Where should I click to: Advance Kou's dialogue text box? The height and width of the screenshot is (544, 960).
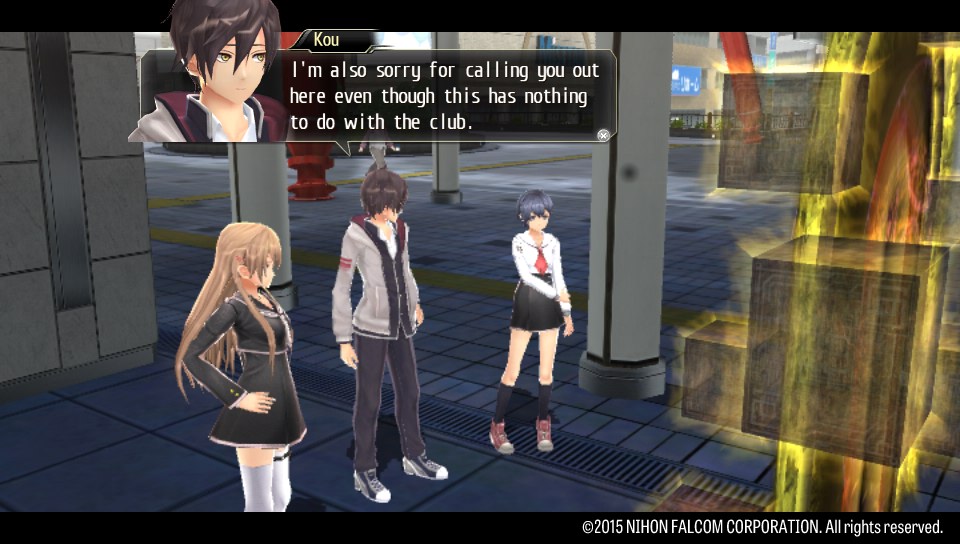click(x=603, y=135)
